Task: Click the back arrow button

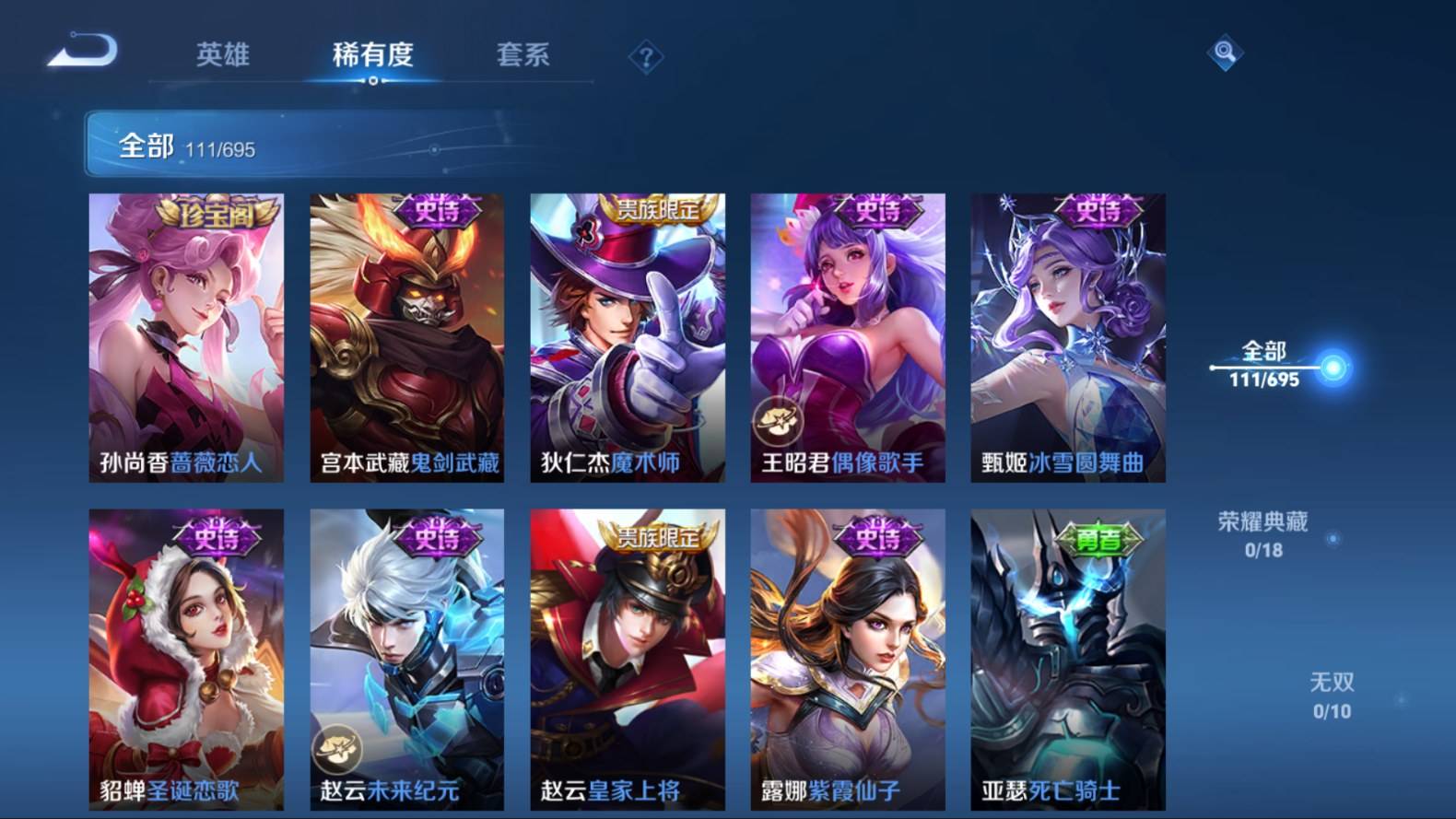Action: [83, 51]
